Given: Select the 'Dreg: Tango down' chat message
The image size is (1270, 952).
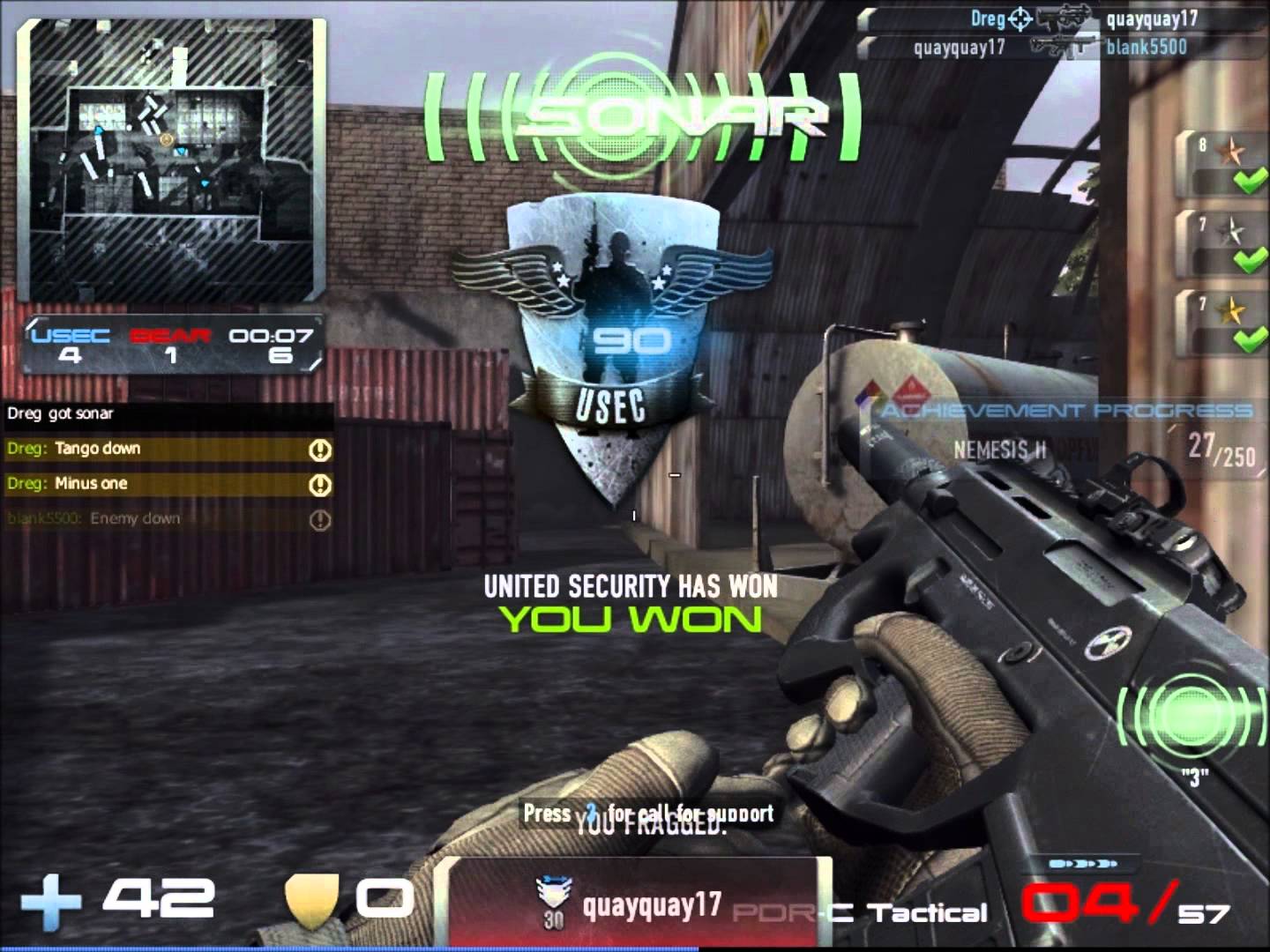Looking at the screenshot, I should [x=168, y=449].
